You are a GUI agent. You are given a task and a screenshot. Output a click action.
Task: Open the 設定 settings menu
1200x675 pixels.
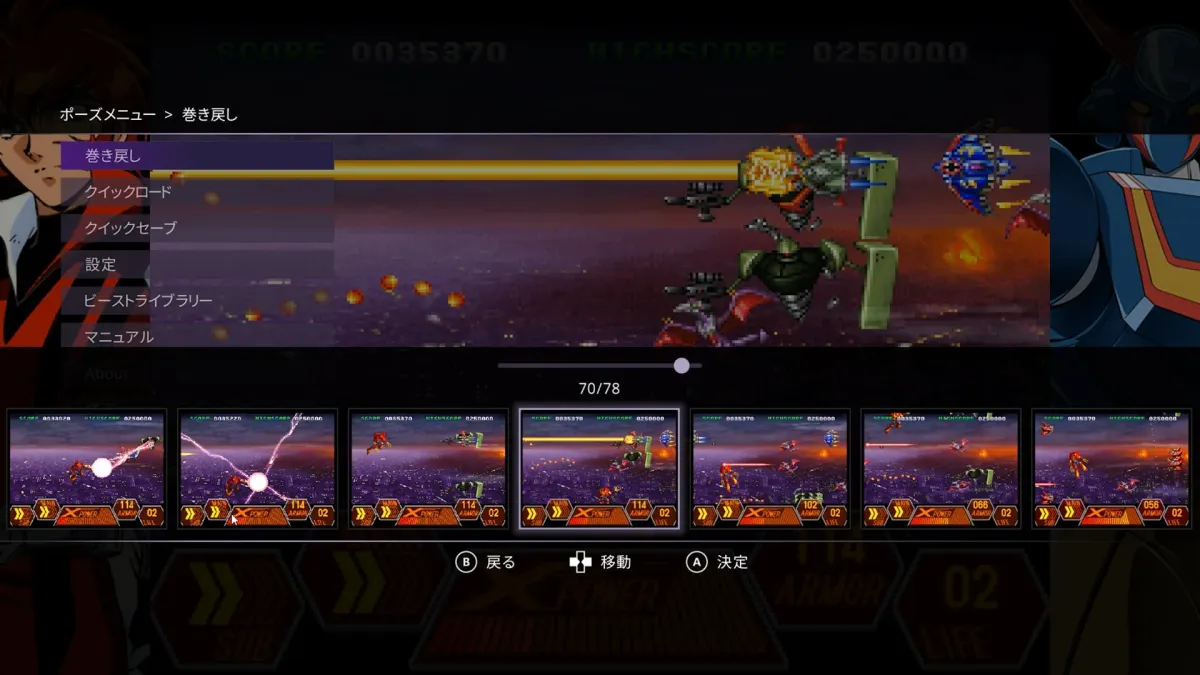tap(196, 264)
